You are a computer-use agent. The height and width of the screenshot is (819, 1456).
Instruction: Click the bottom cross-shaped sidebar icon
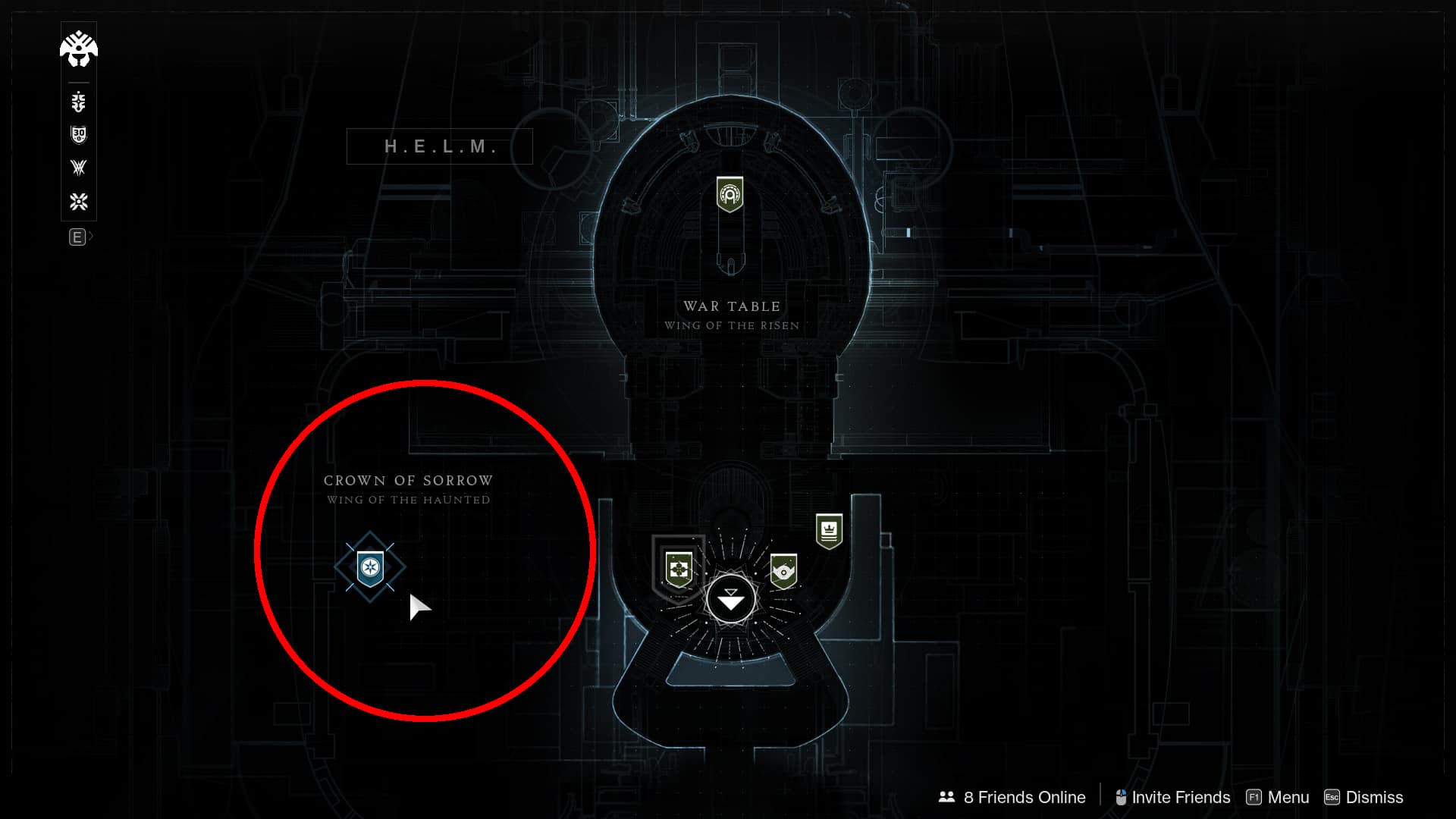(x=78, y=202)
